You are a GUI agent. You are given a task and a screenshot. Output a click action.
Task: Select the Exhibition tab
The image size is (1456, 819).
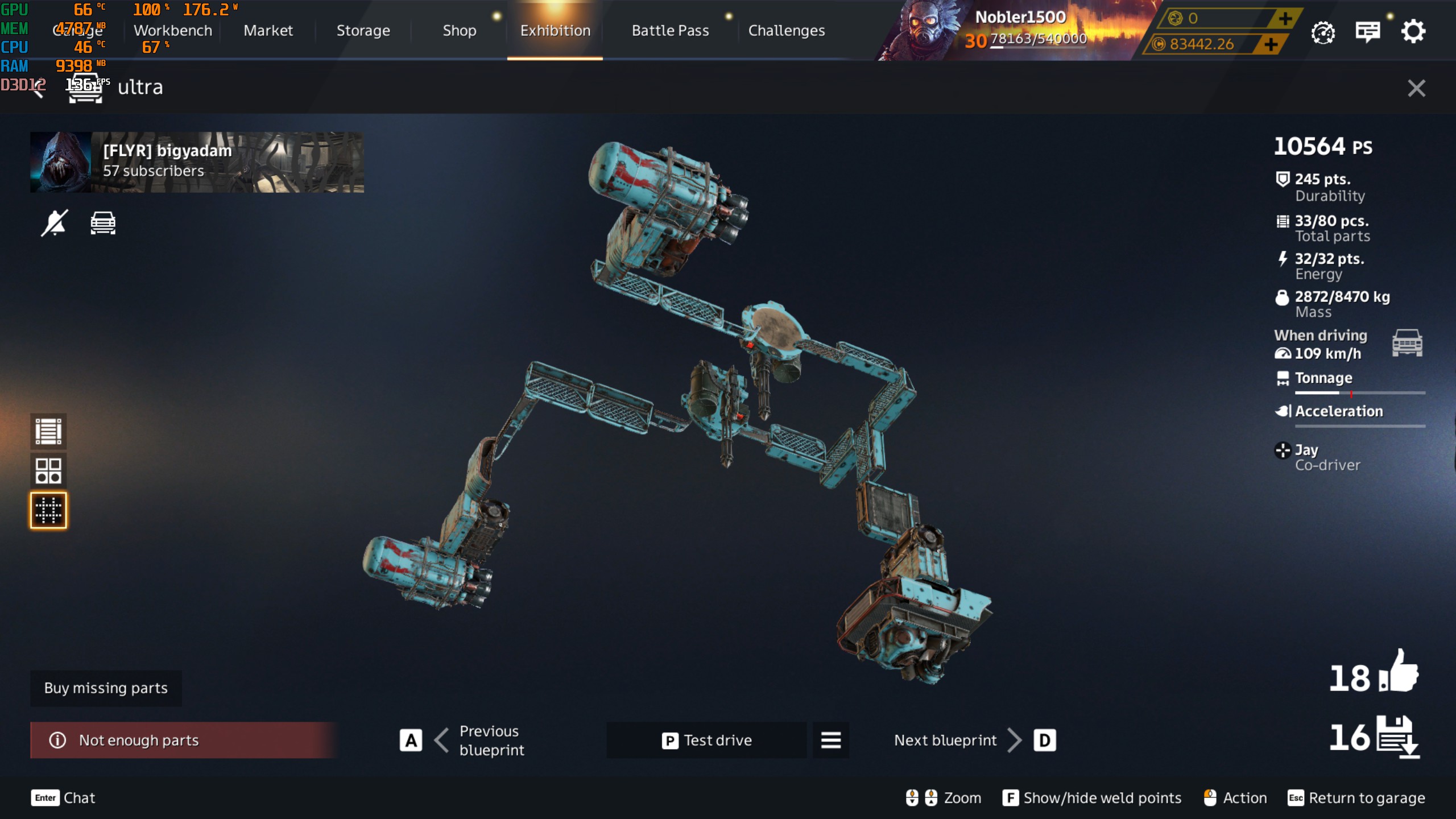tap(555, 31)
